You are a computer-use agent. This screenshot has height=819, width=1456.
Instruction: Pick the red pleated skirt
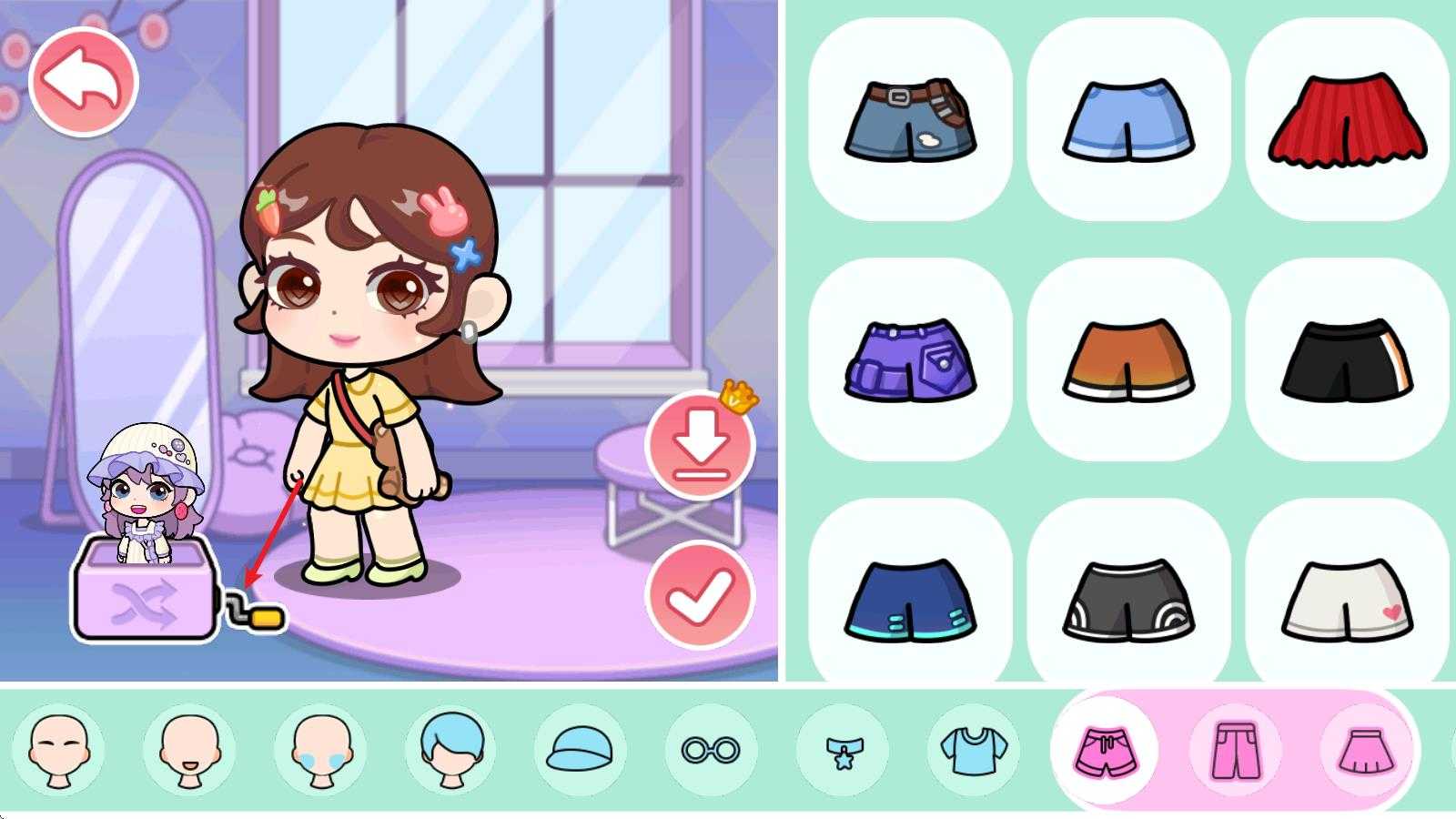(1347, 120)
